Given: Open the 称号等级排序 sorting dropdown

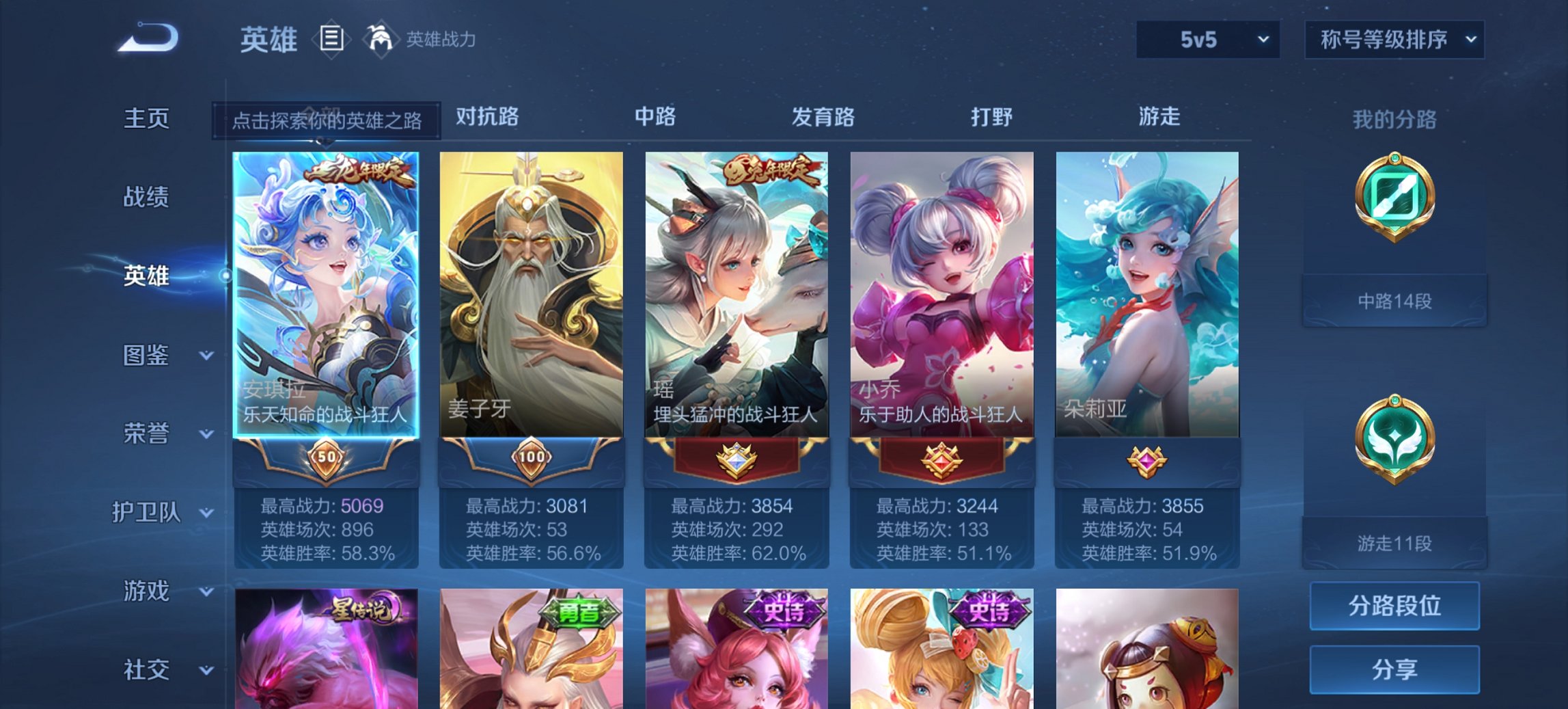Looking at the screenshot, I should coord(1394,40).
